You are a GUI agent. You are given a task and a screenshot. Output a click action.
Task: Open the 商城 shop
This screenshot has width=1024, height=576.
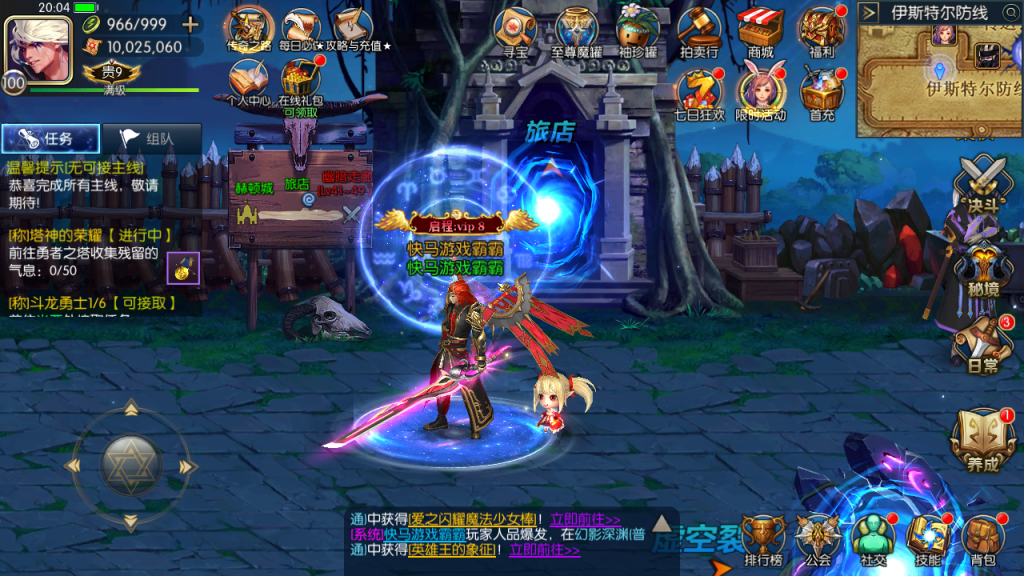(x=760, y=30)
